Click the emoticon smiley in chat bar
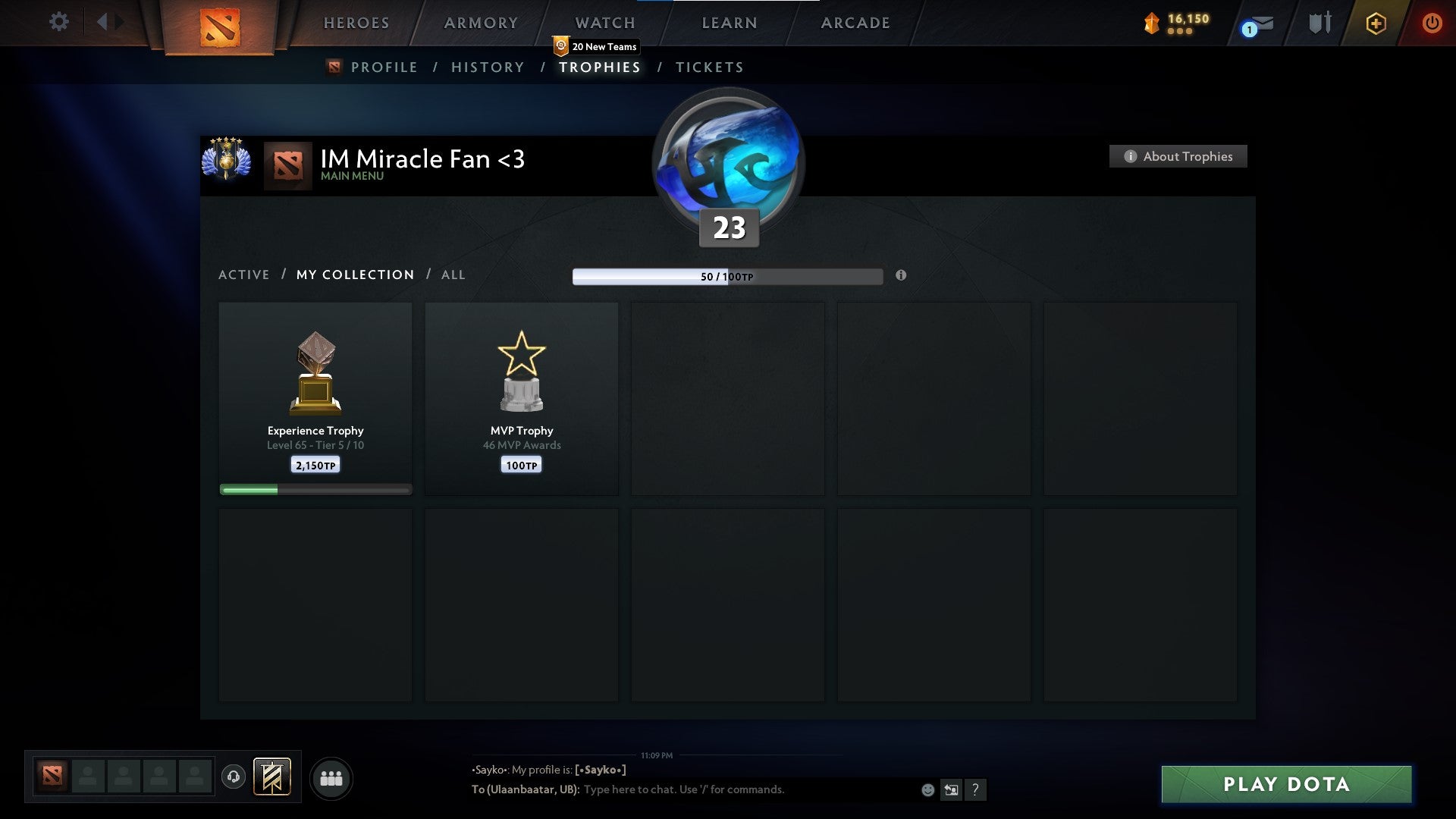Screen dimensions: 1456x819 point(928,789)
